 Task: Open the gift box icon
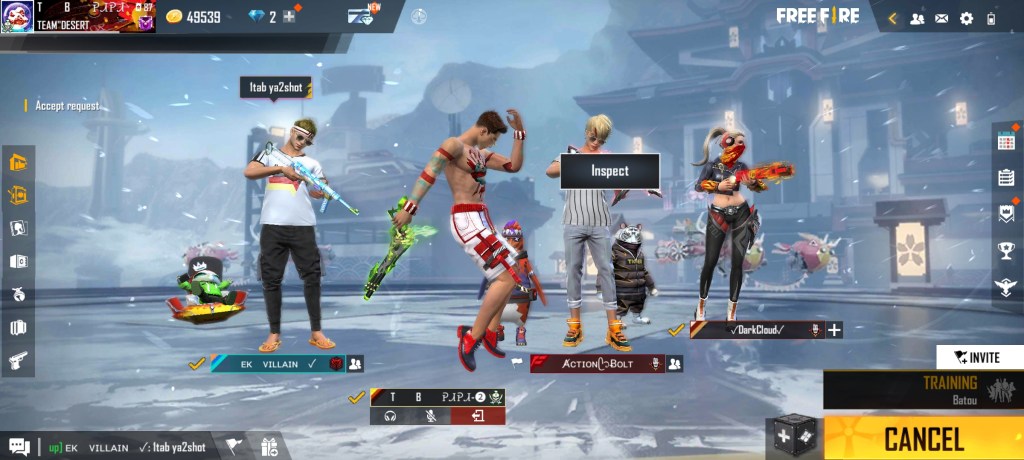[x=268, y=447]
